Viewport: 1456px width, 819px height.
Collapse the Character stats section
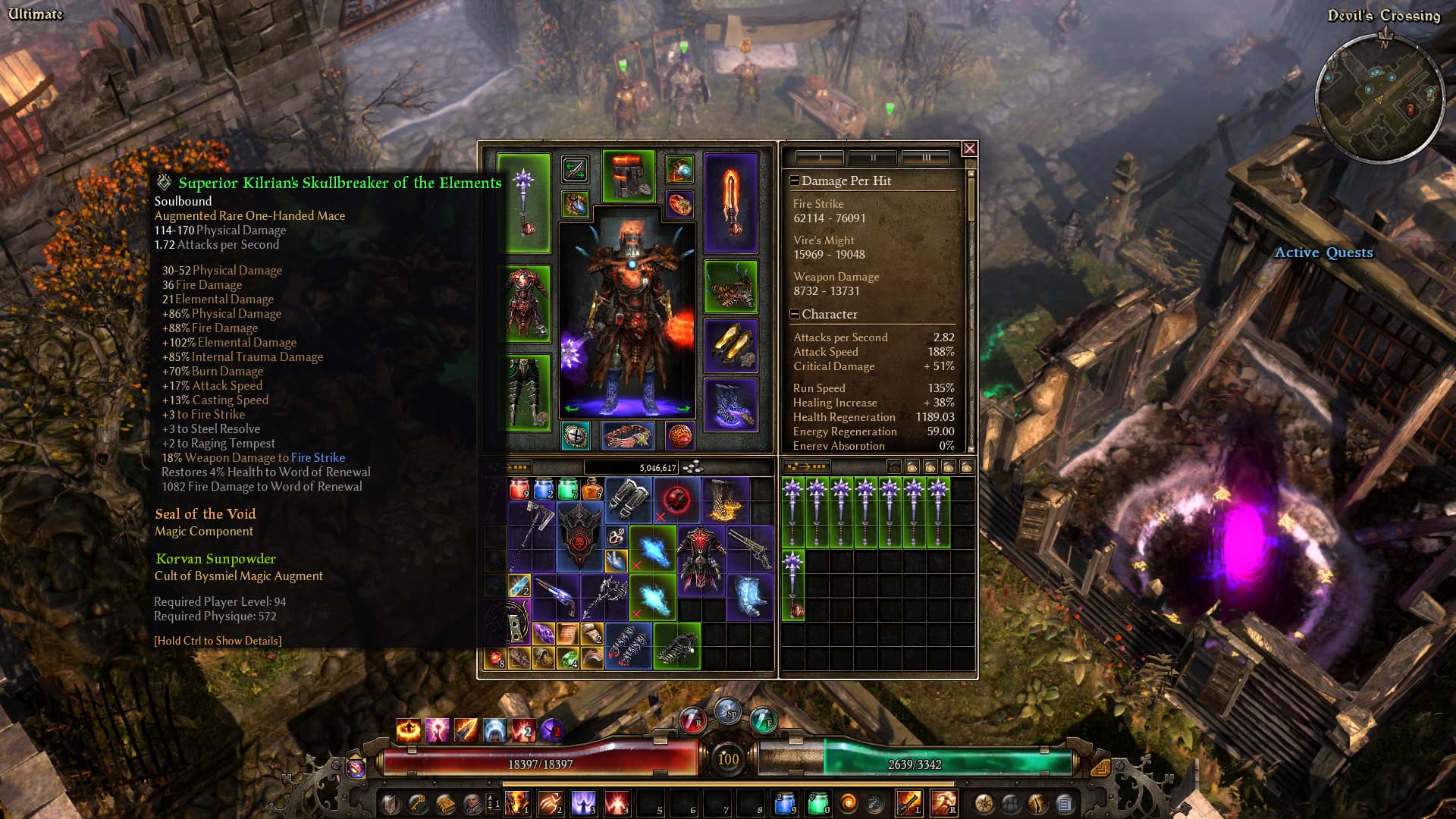[794, 314]
